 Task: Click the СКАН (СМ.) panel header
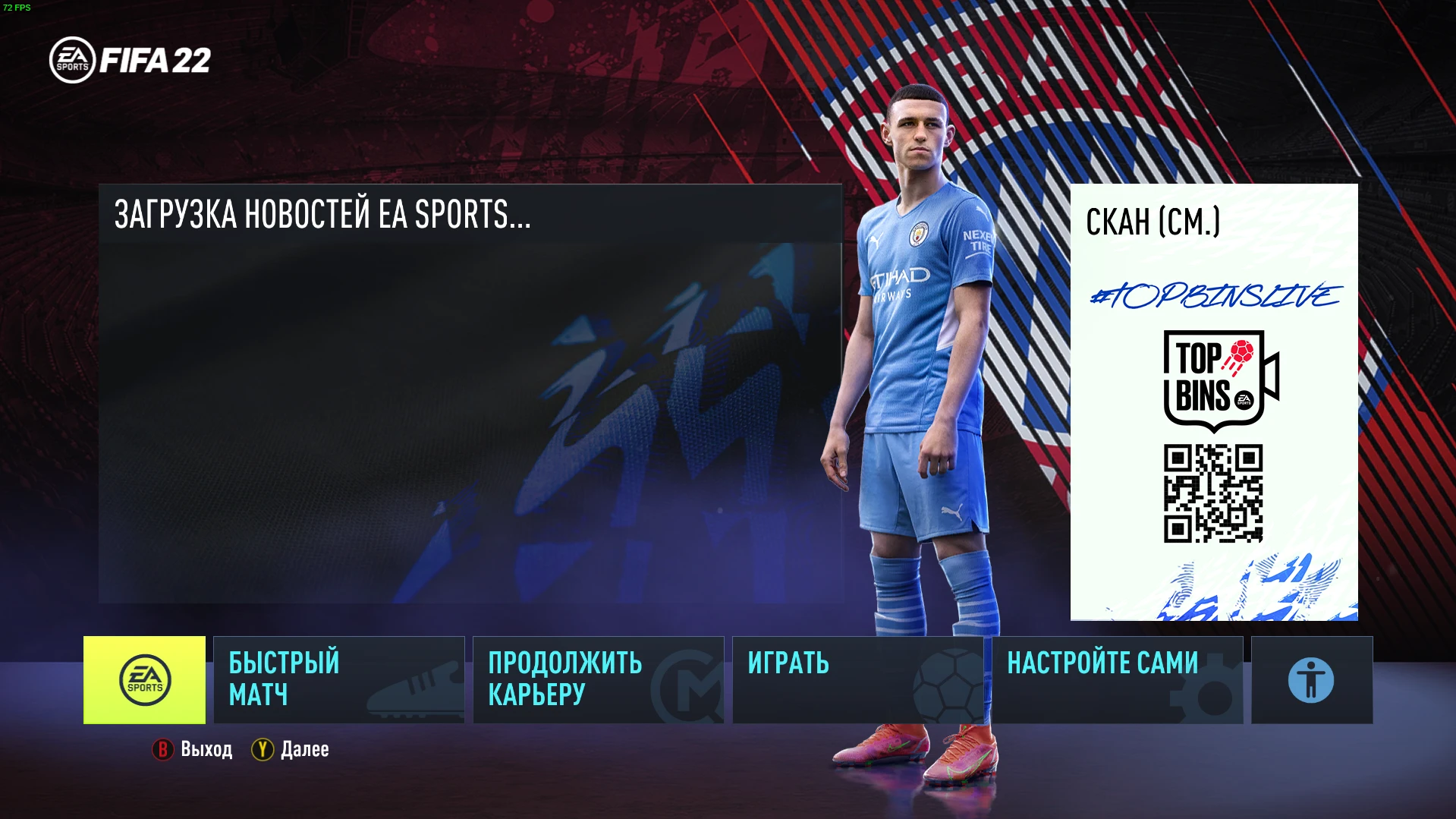(1153, 222)
